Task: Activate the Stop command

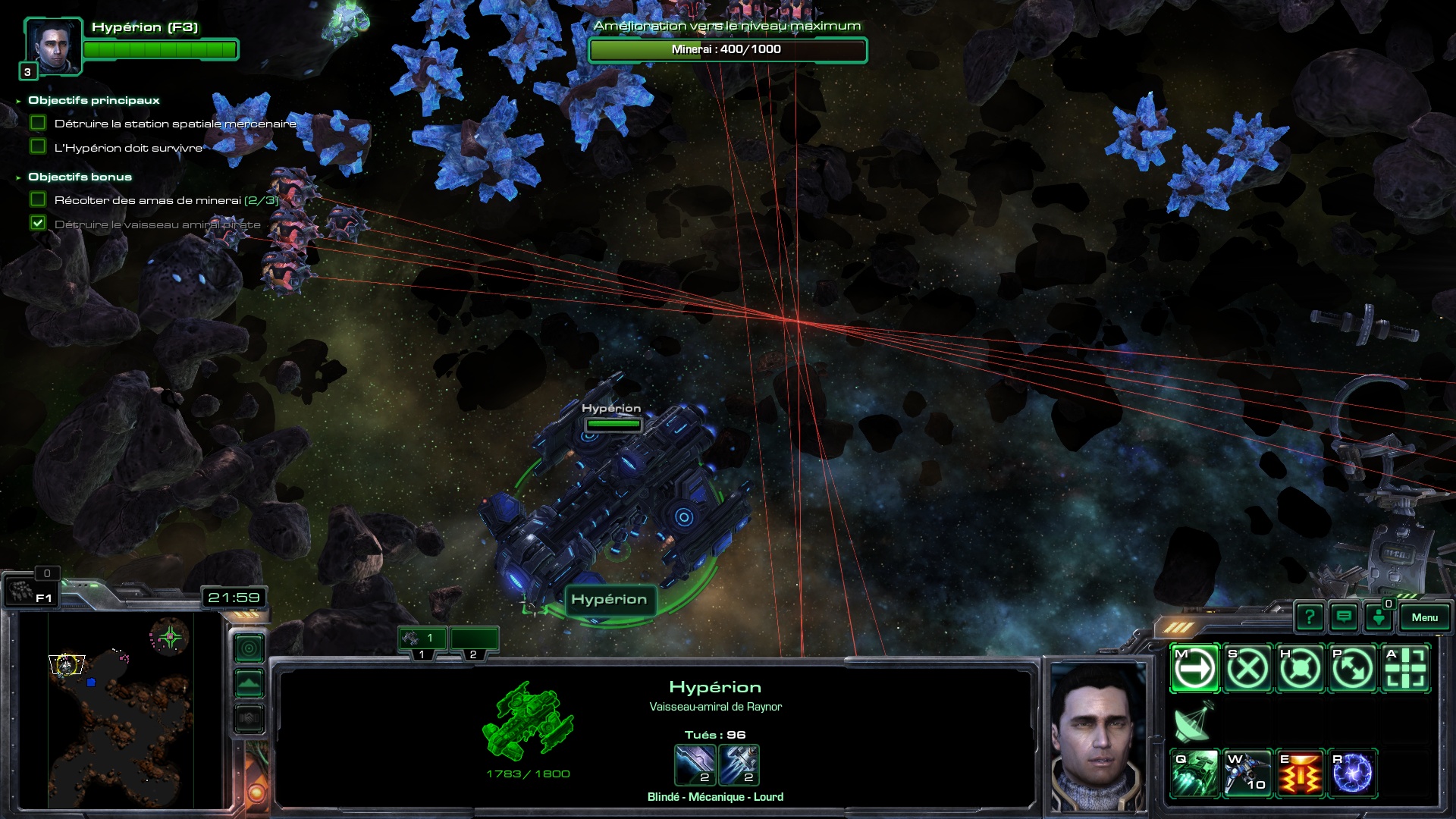Action: 1247,668
